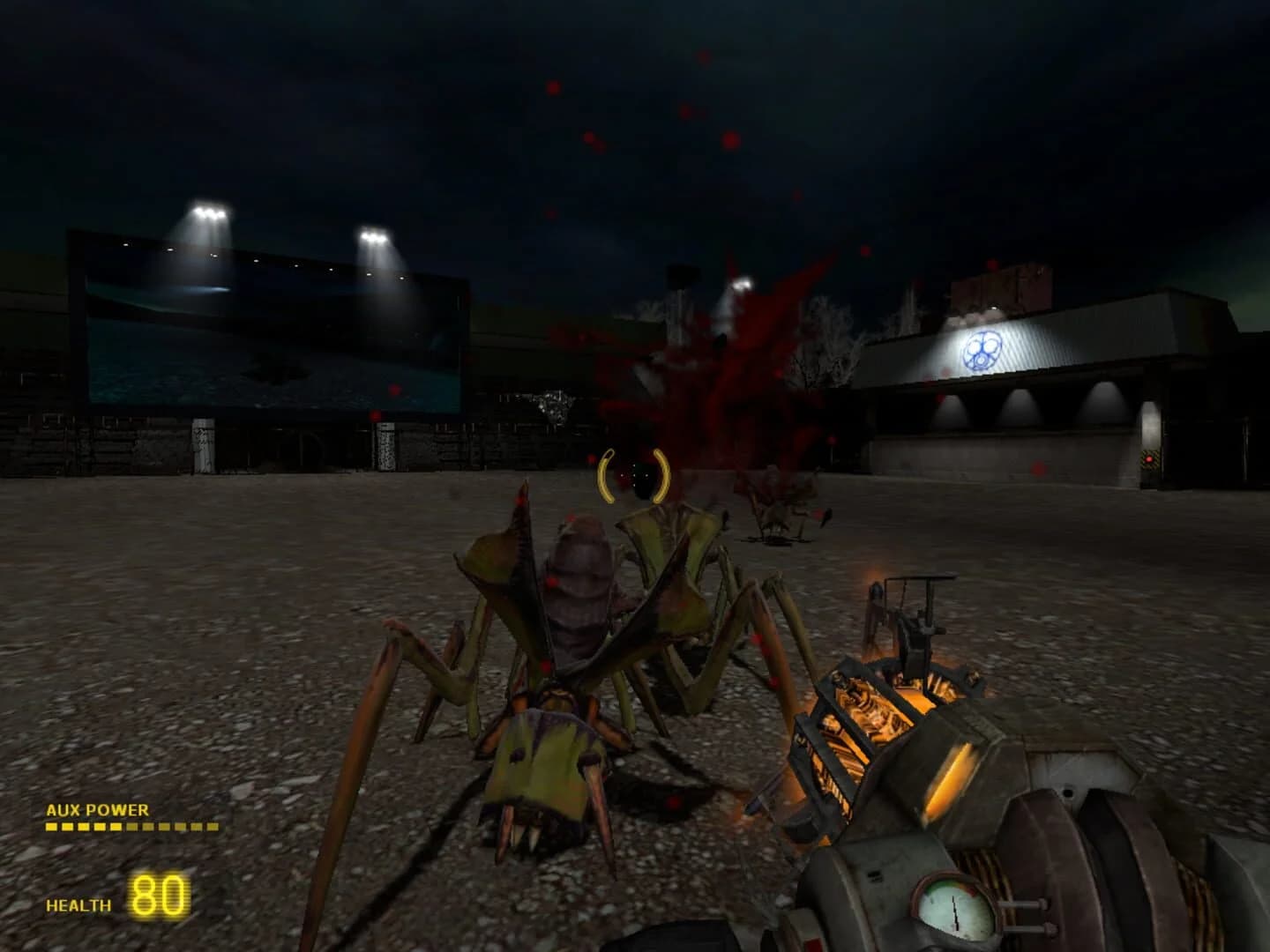Select the HEALTH indicator label
Image resolution: width=1270 pixels, height=952 pixels.
78,904
